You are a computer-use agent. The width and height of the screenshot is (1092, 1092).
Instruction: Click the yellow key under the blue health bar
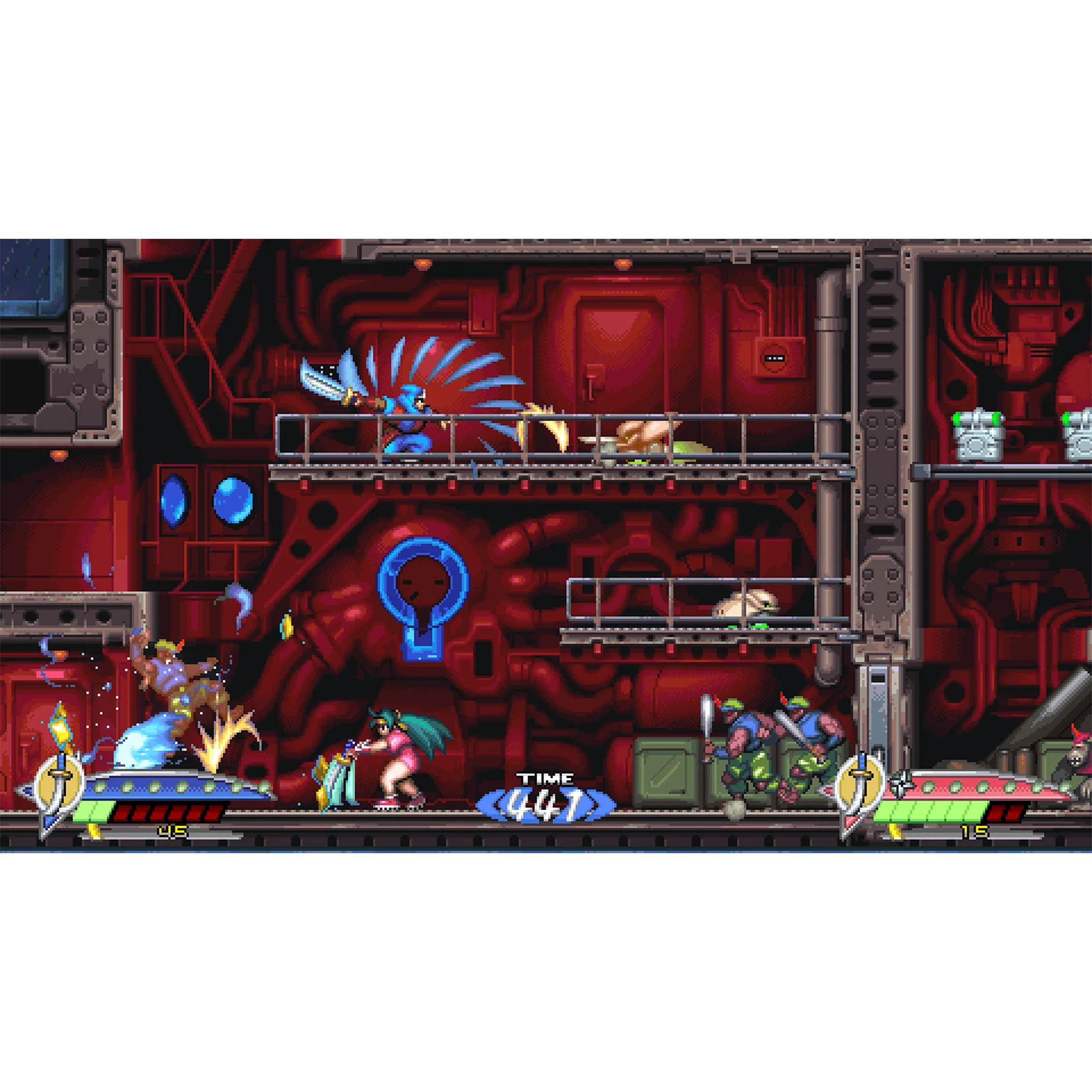click(94, 832)
